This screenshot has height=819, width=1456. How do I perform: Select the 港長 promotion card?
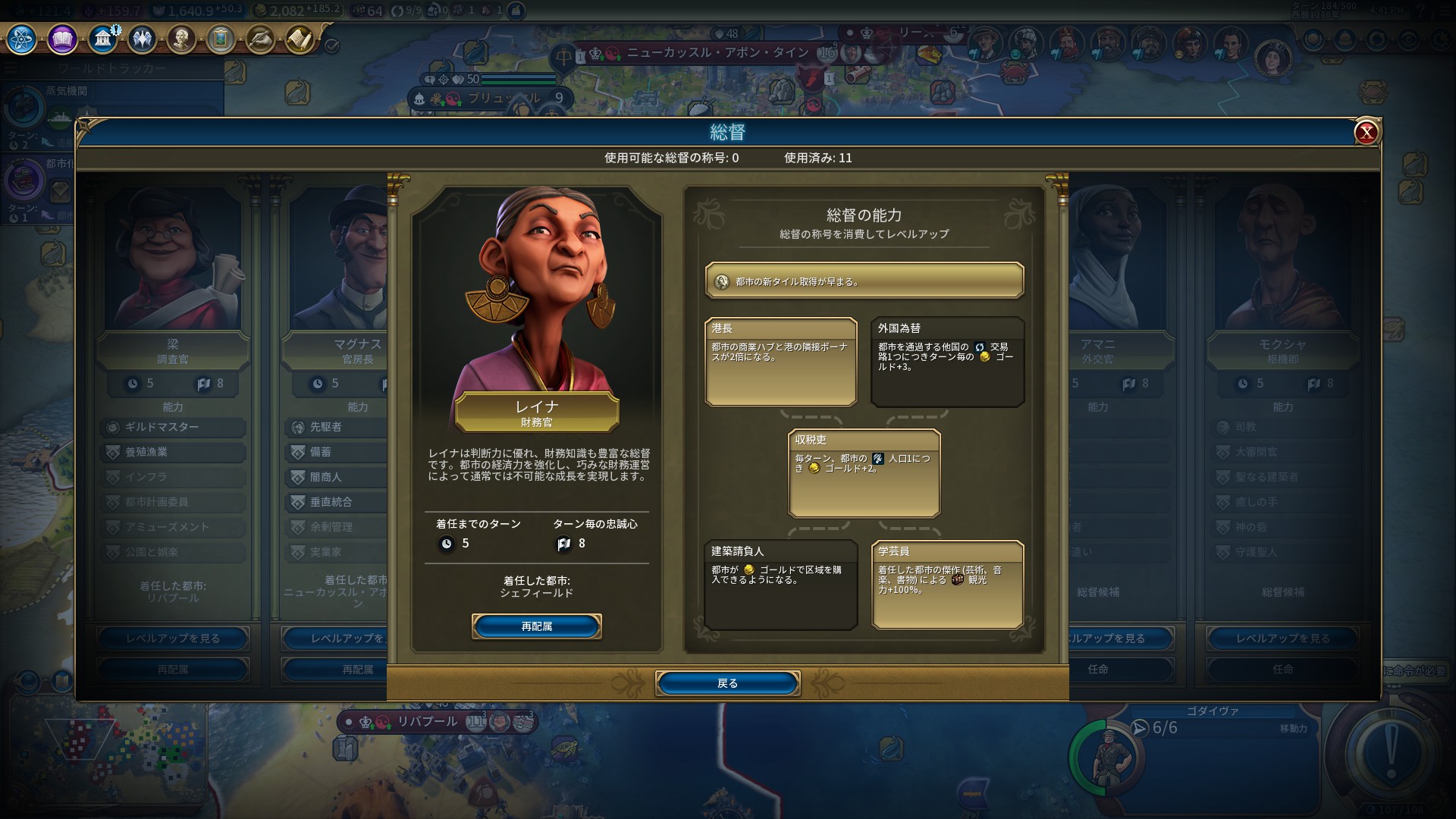780,362
